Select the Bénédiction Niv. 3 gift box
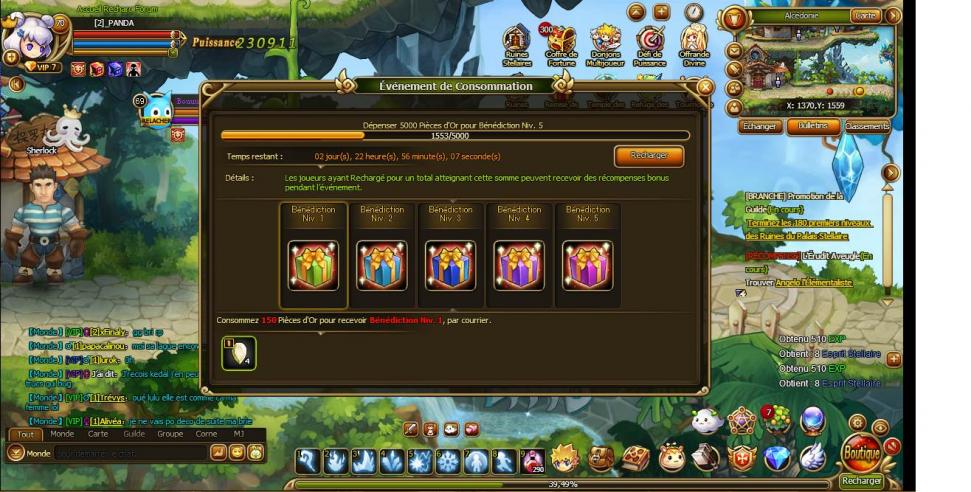 click(450, 264)
